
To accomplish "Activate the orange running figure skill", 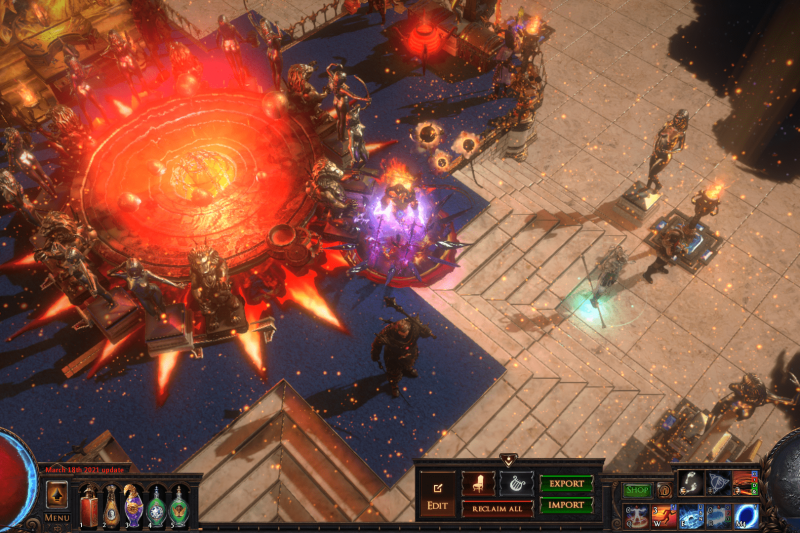I will tap(663, 516).
